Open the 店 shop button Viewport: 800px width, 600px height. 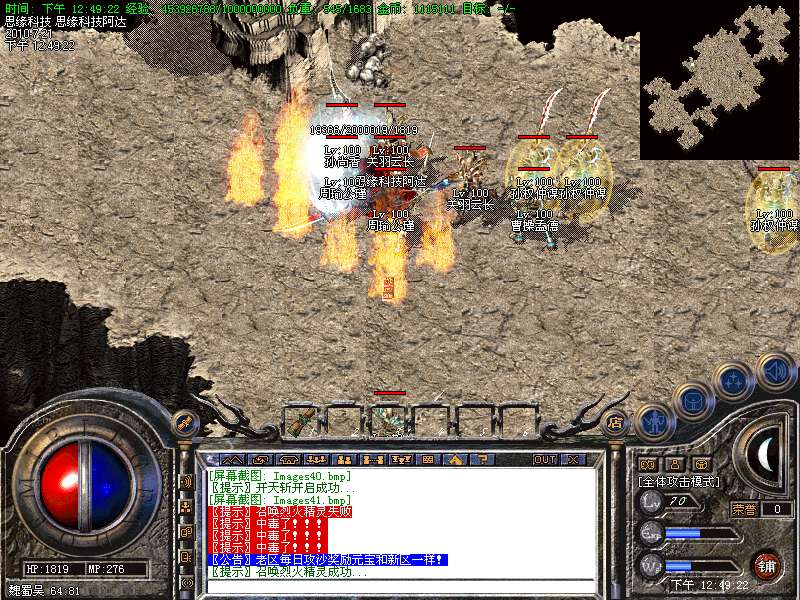pyautogui.click(x=615, y=423)
